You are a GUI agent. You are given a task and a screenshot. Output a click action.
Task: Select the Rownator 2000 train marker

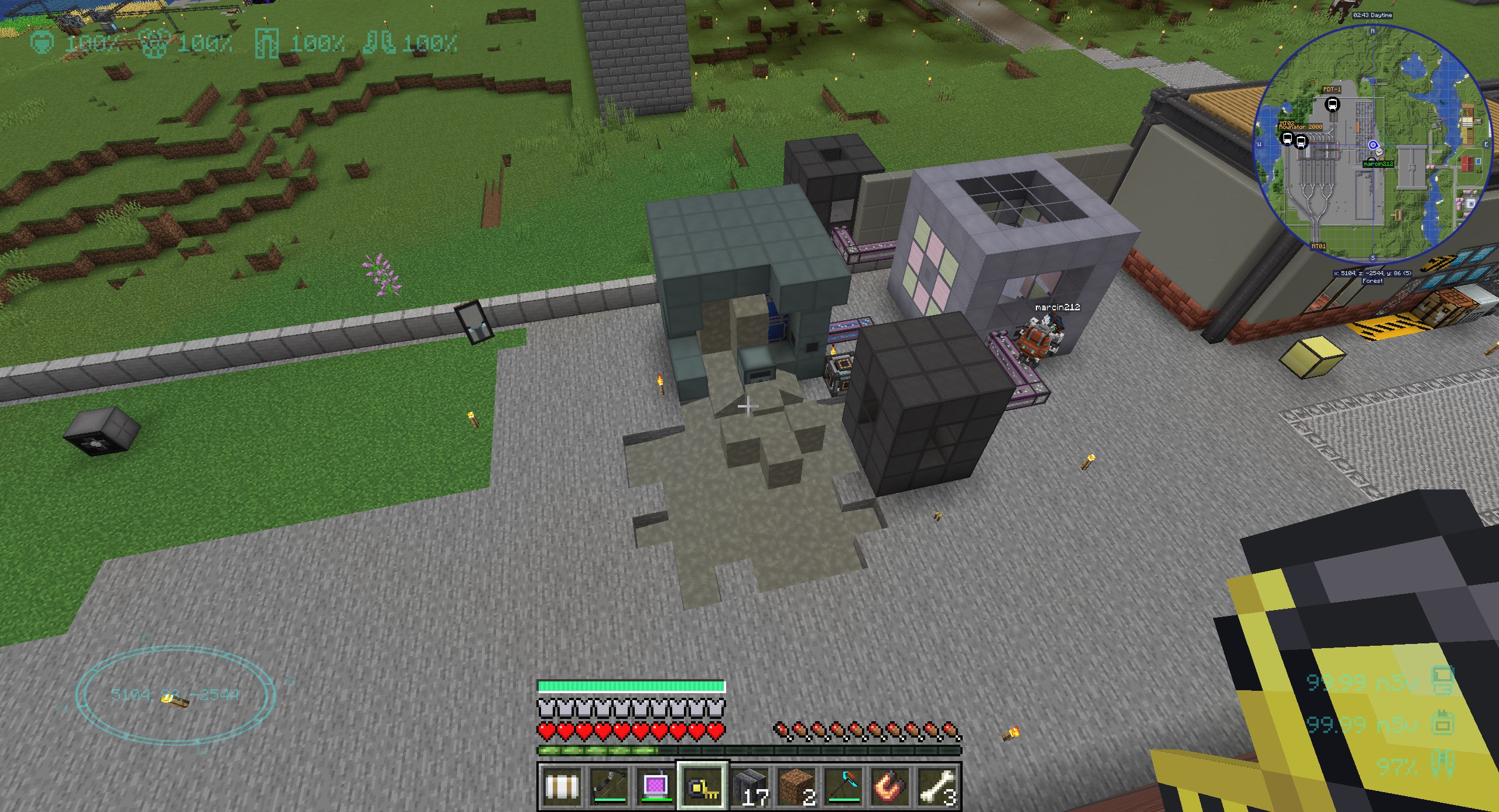click(x=1301, y=142)
